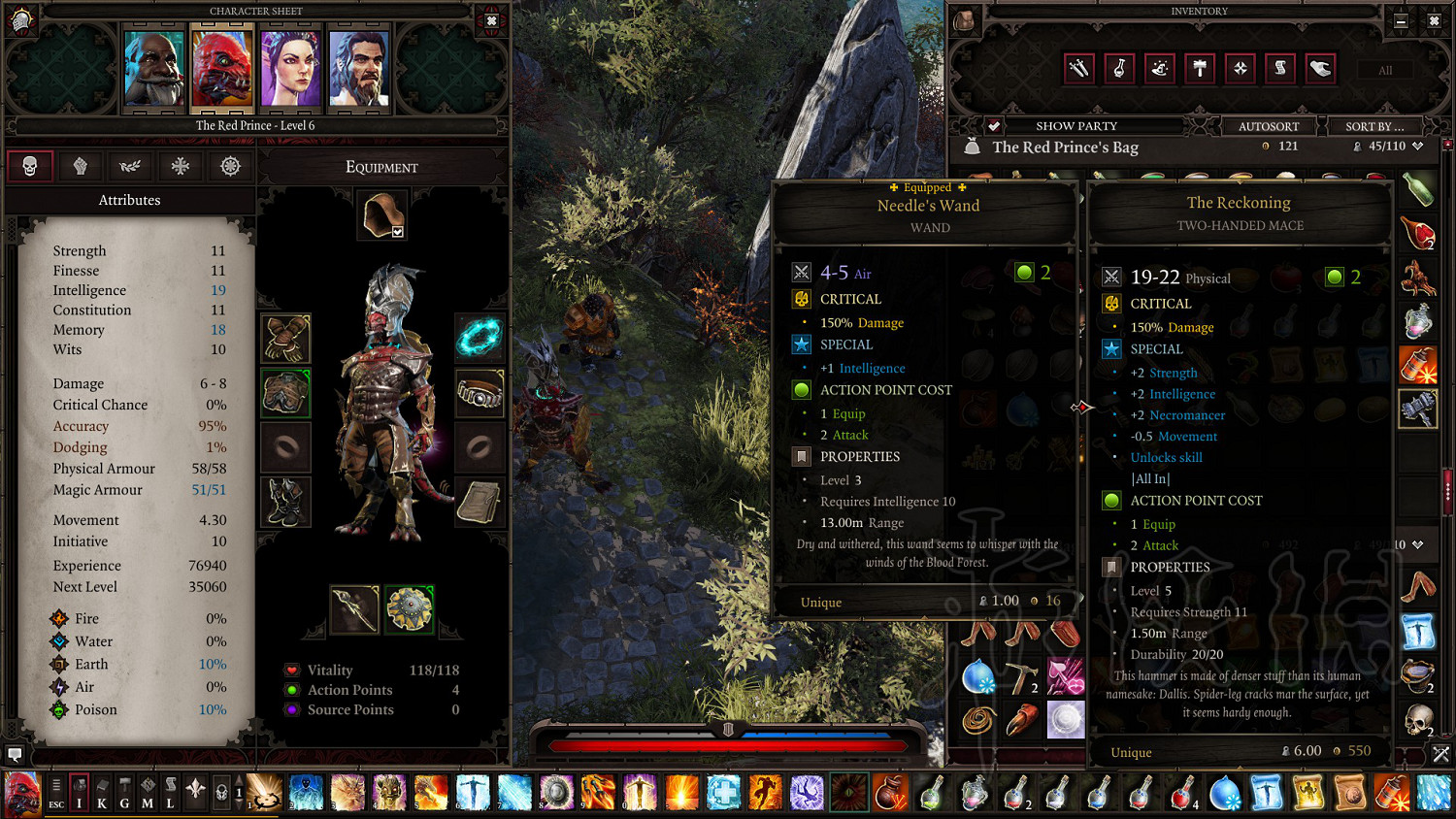Filter inventory by potion flask icon
The image size is (1456, 819).
pos(1119,68)
